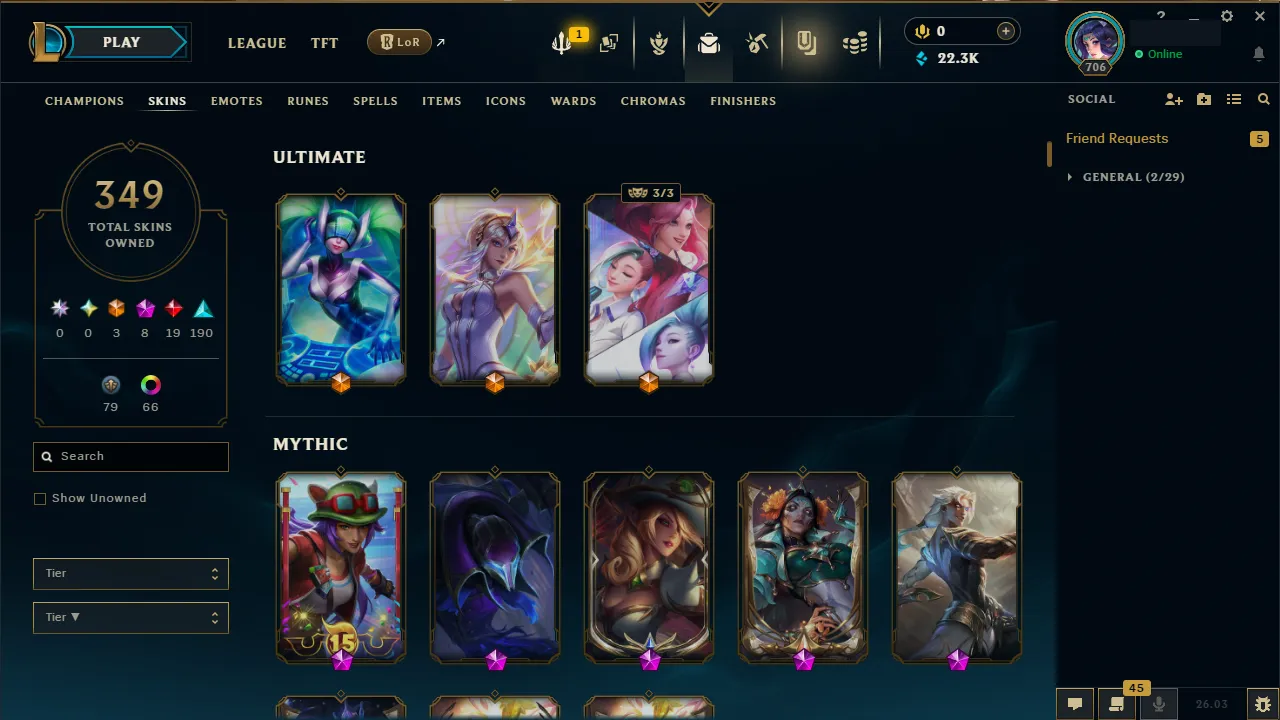Open the store coin stack icon
Image resolution: width=1280 pixels, height=720 pixels.
tap(855, 43)
